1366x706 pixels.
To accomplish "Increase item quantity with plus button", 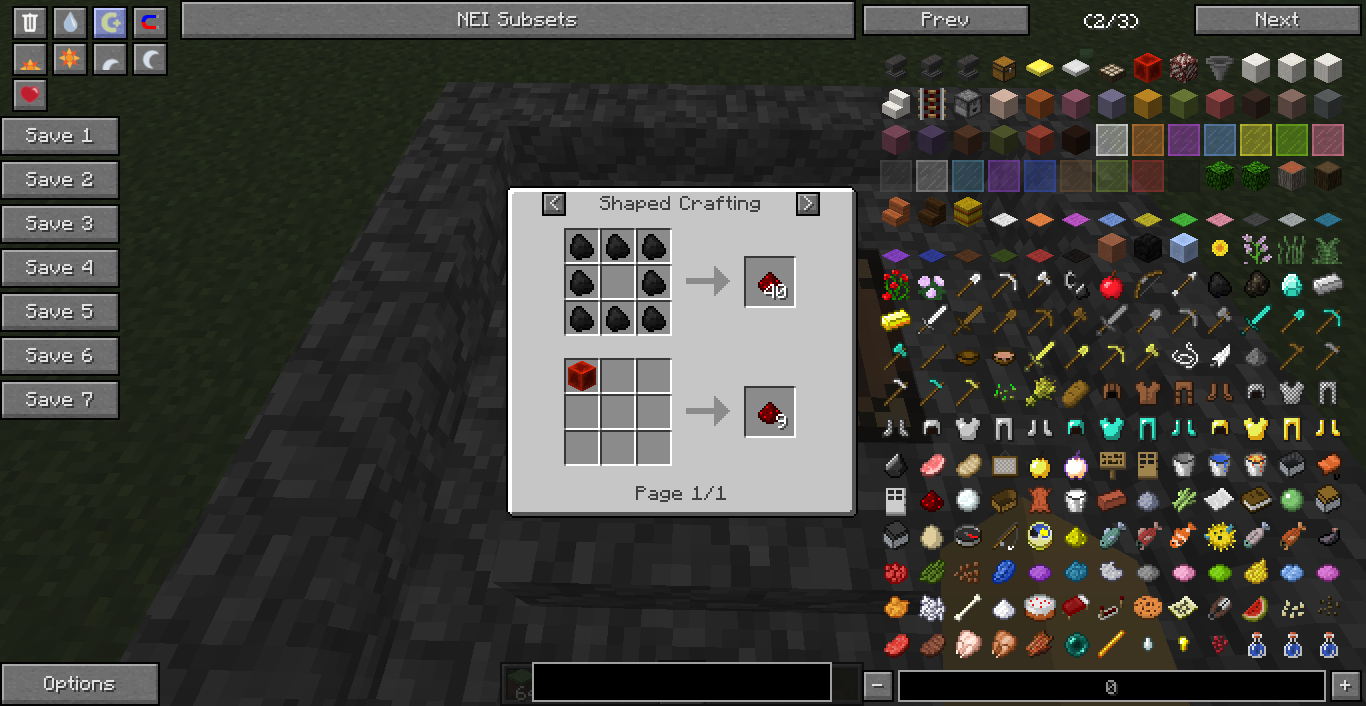I will (x=1343, y=686).
